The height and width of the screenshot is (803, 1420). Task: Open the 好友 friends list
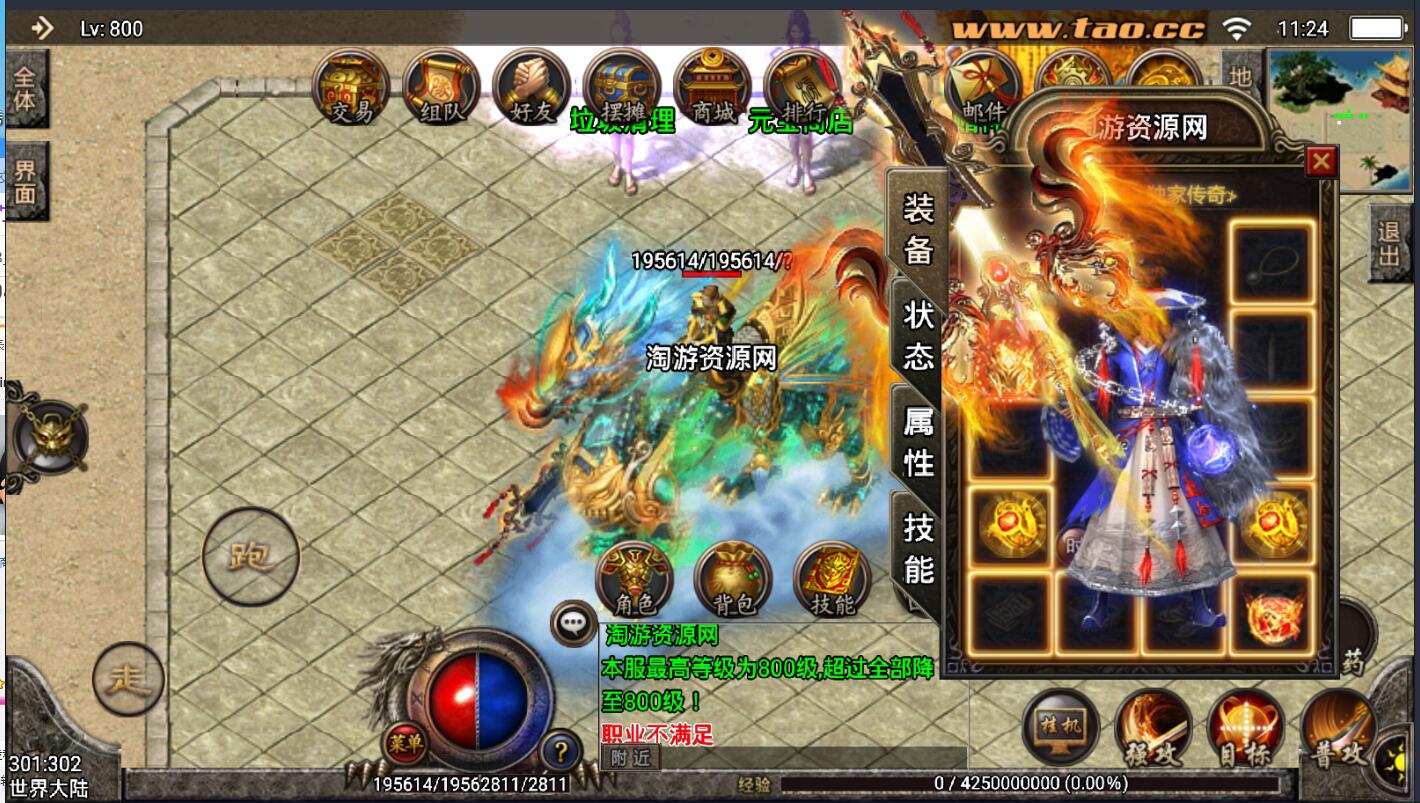(x=531, y=88)
